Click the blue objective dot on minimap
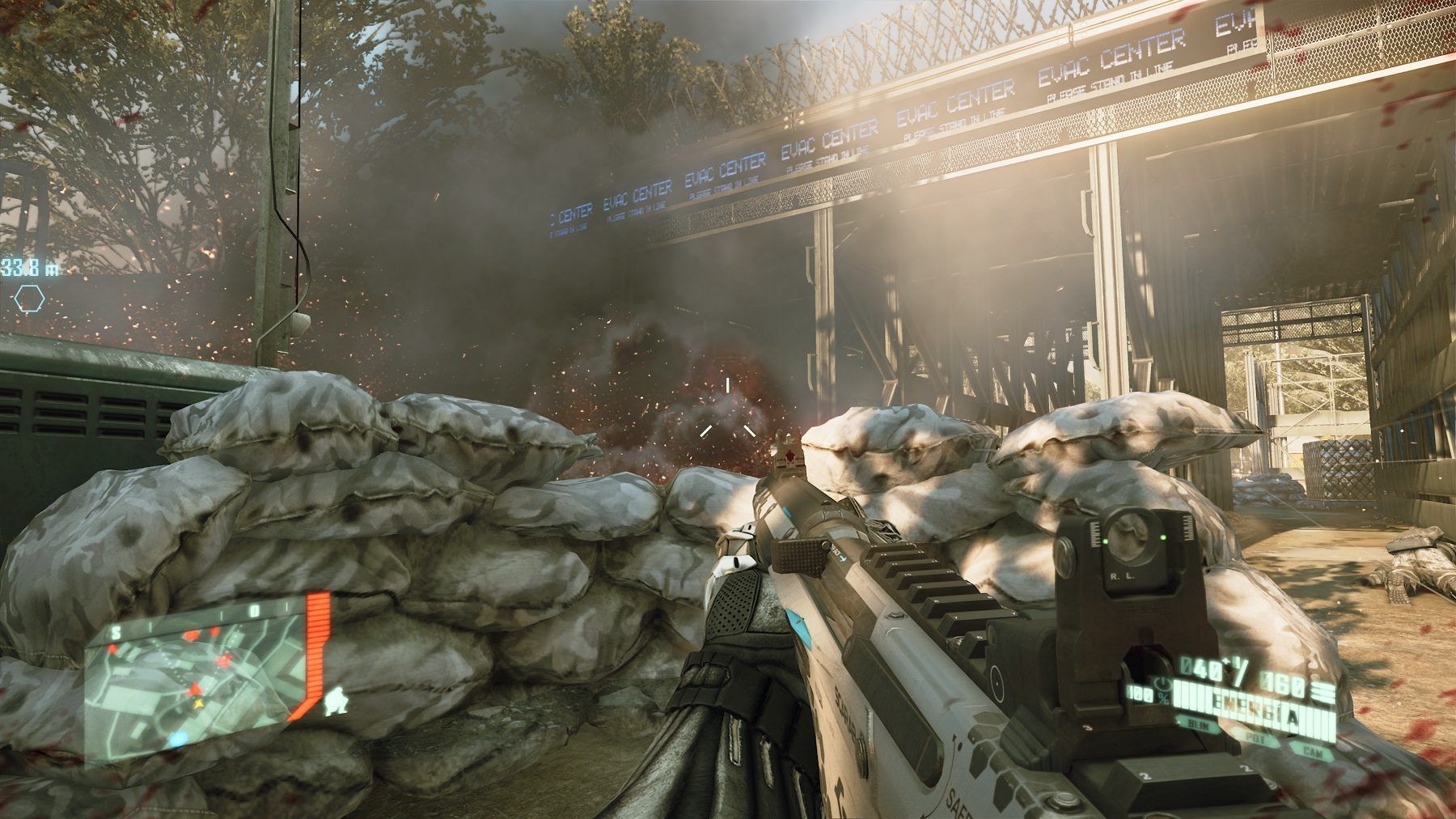 coord(176,736)
